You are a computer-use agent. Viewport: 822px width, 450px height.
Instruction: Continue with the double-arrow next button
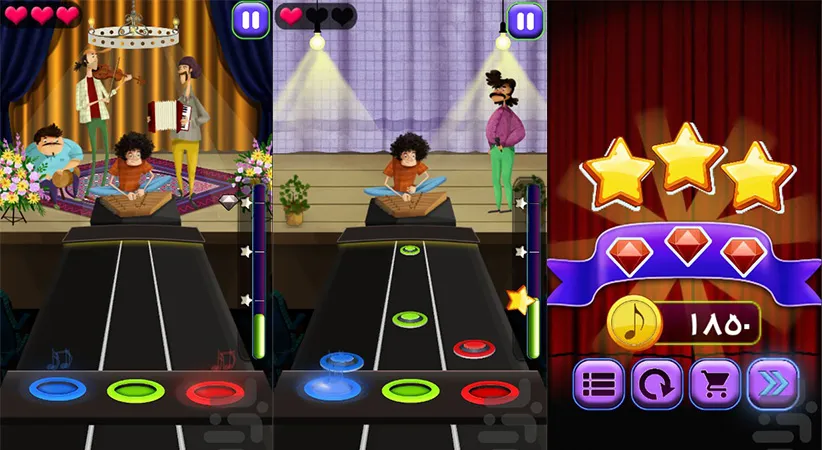click(x=773, y=383)
